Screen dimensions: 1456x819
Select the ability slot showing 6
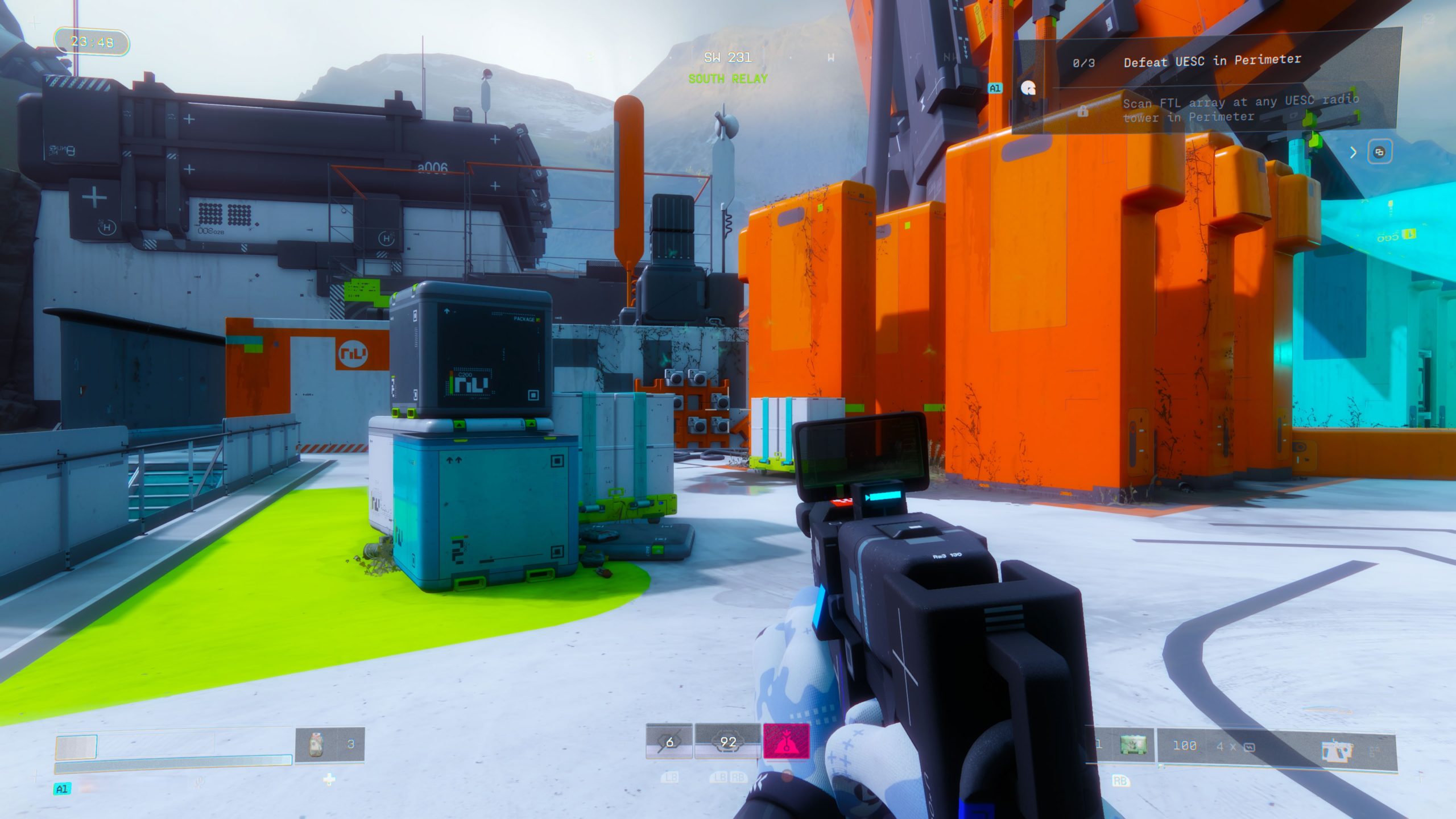point(669,742)
